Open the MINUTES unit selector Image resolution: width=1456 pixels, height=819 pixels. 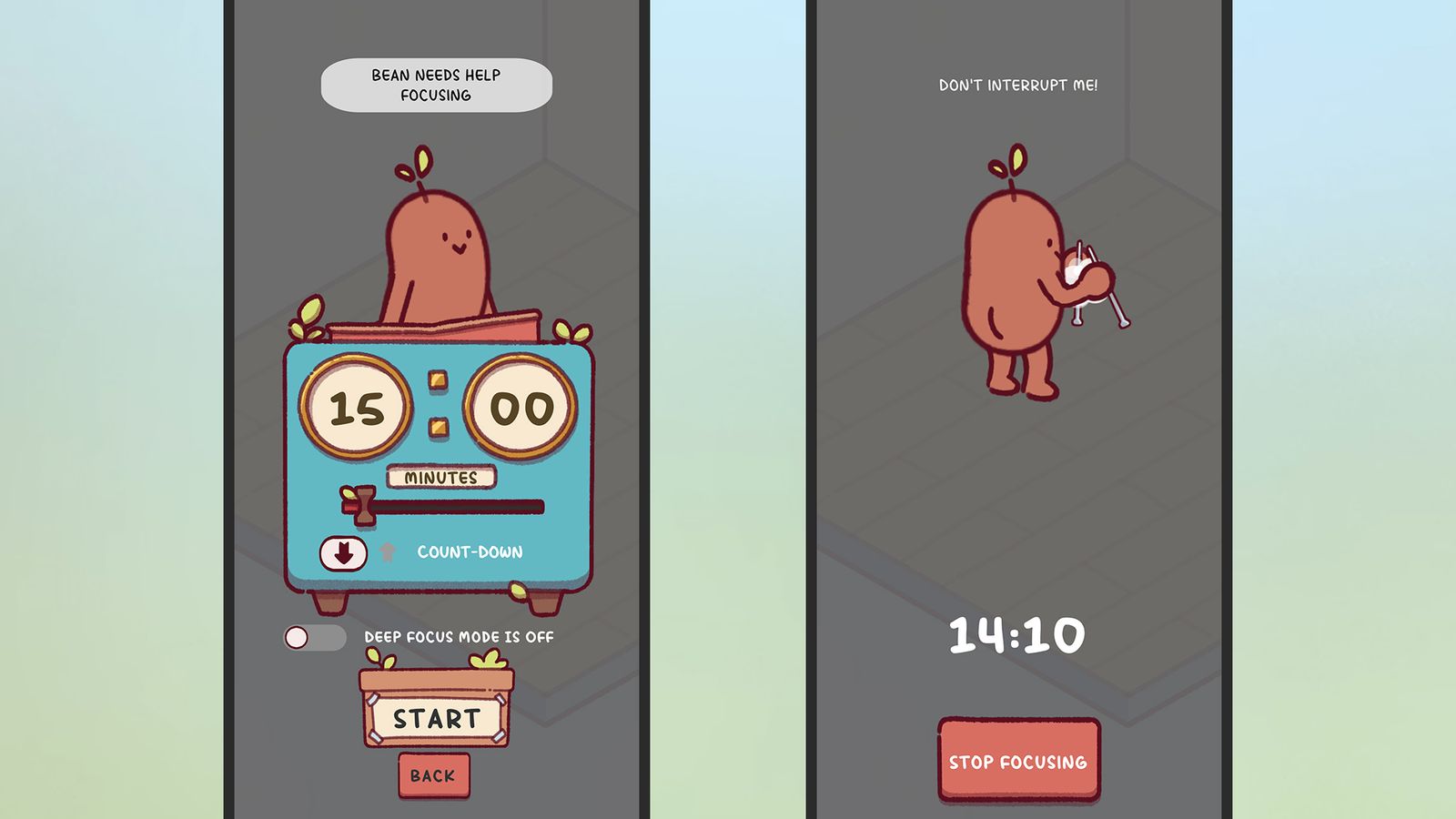click(440, 476)
